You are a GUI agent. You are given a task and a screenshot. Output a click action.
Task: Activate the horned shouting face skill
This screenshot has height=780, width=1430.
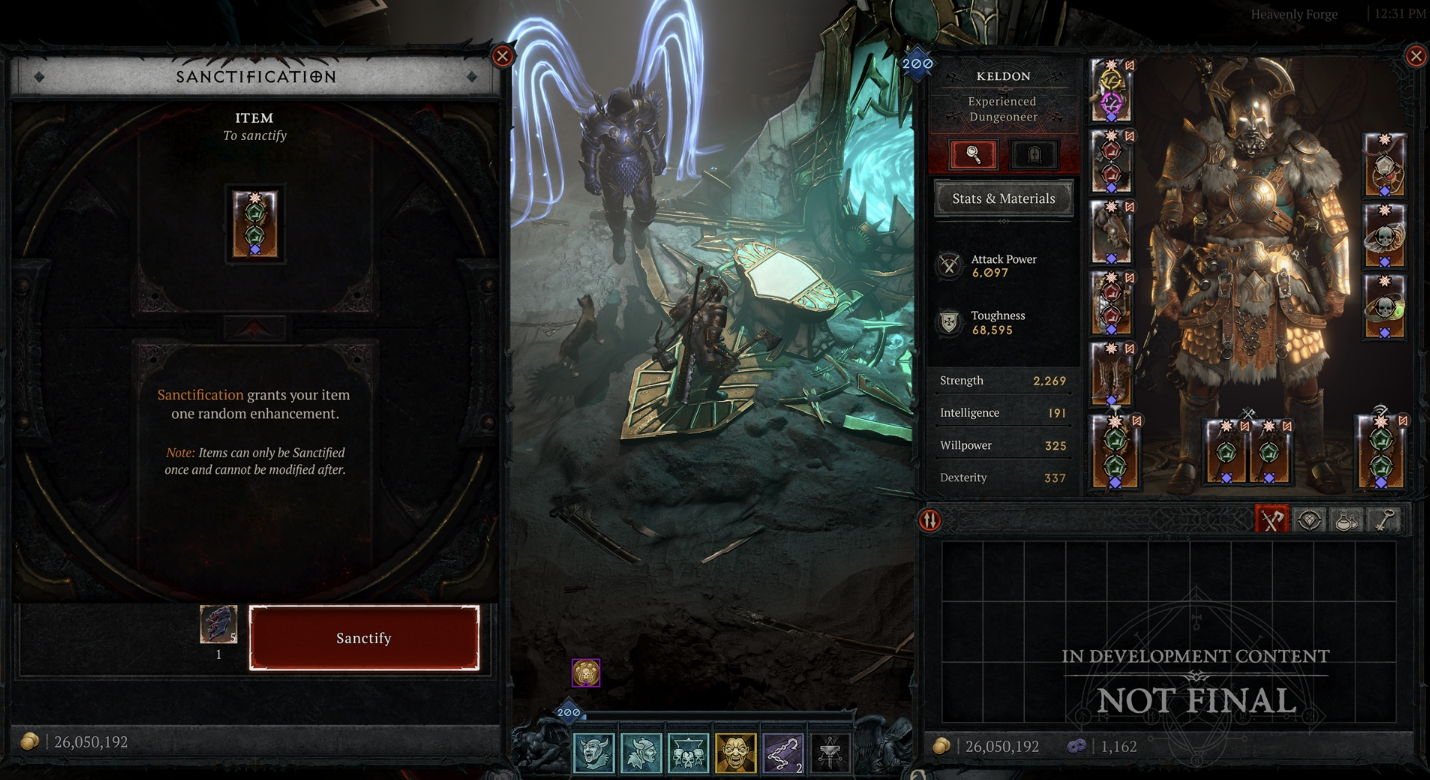click(594, 752)
